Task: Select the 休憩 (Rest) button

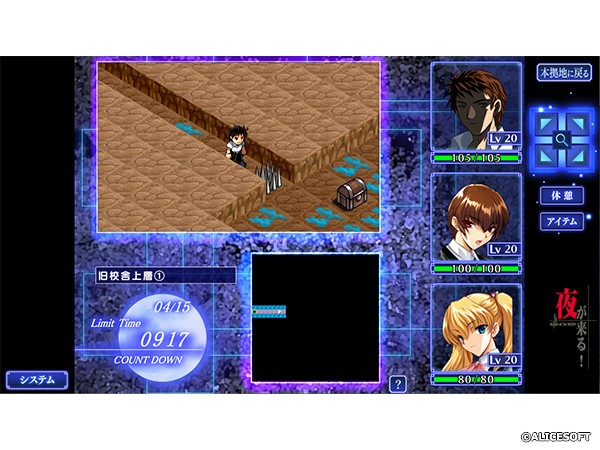Action: tap(560, 196)
